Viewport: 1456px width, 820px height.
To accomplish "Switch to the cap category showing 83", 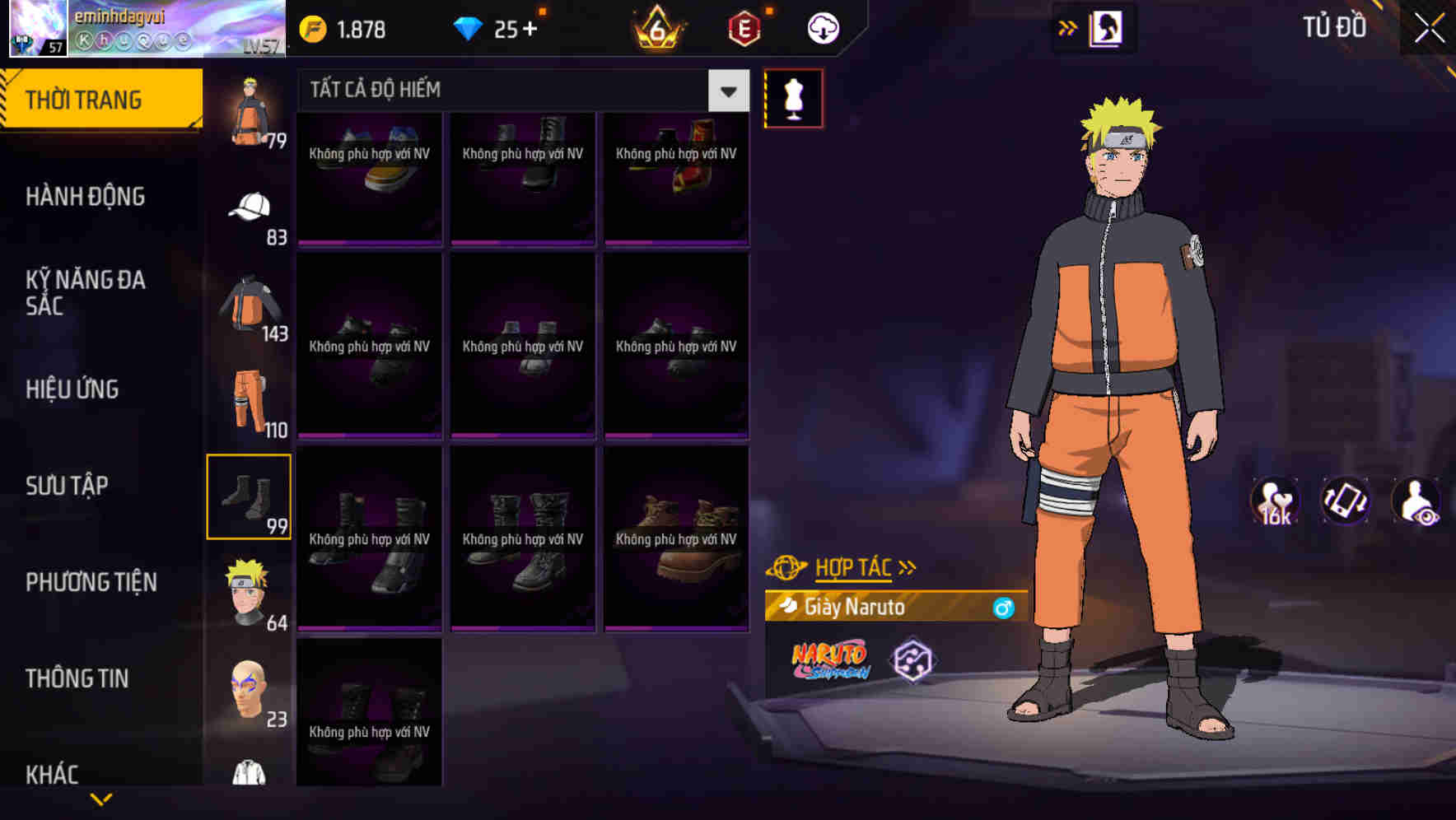I will [248, 214].
